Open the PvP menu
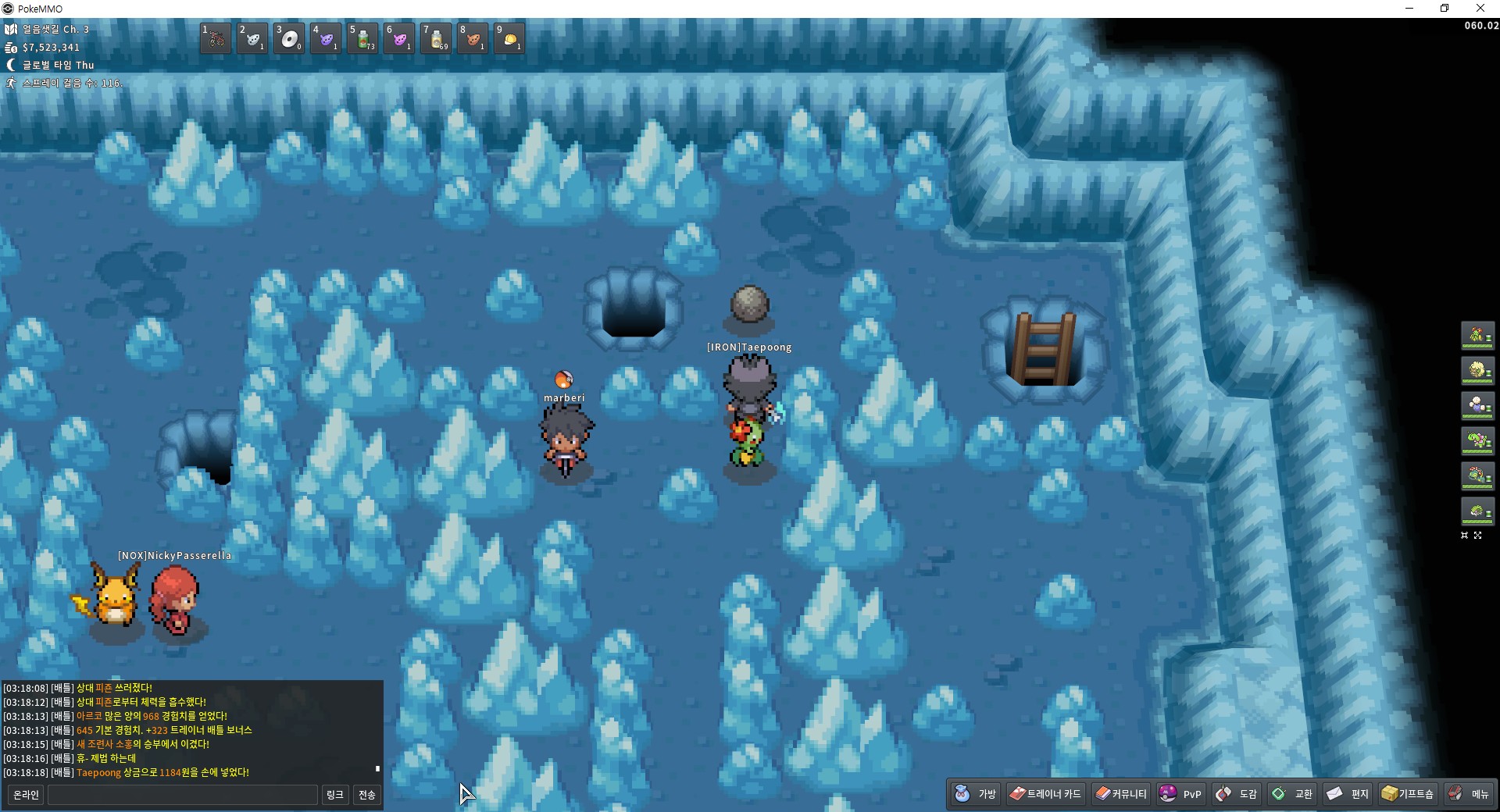 coord(1180,794)
